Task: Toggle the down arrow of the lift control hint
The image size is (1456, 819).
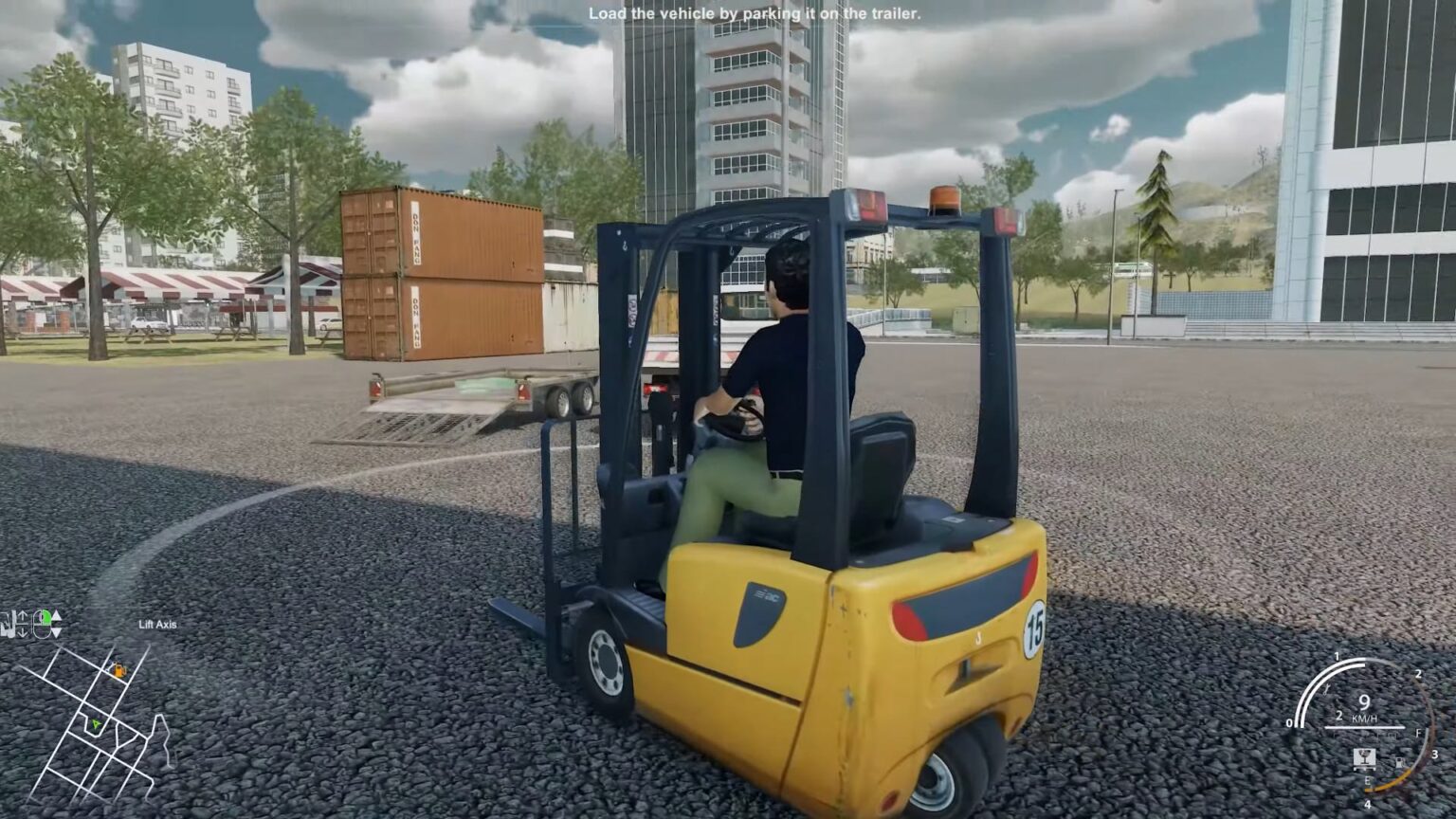Action: (x=24, y=632)
